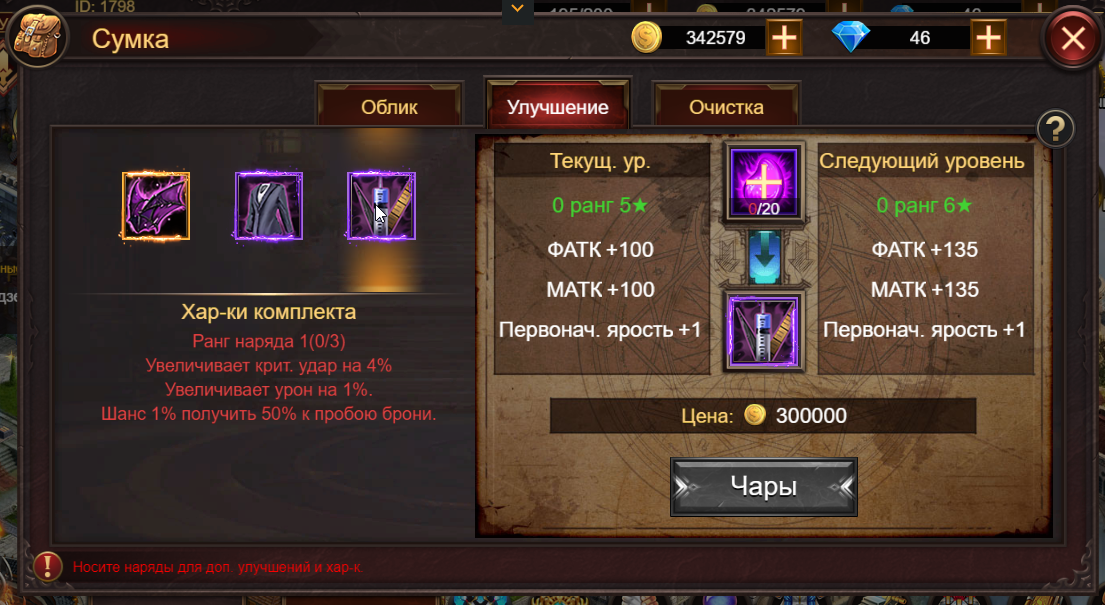
Task: Click the sword item in upgrade panel
Action: point(764,332)
